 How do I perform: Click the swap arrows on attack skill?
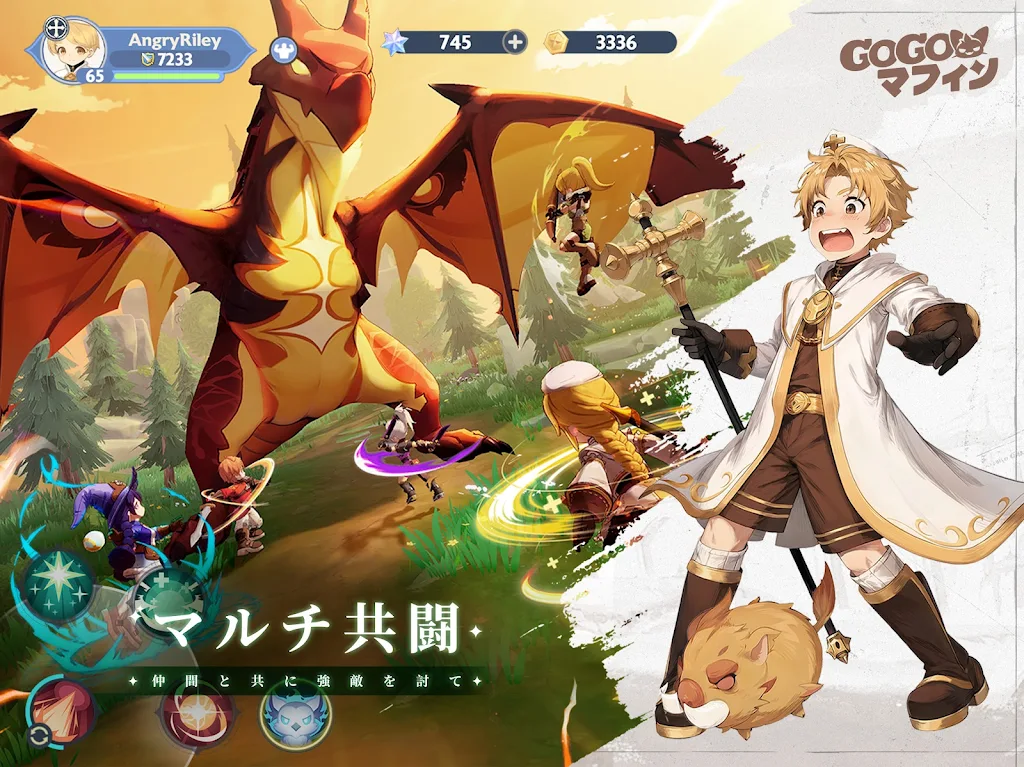click(39, 737)
